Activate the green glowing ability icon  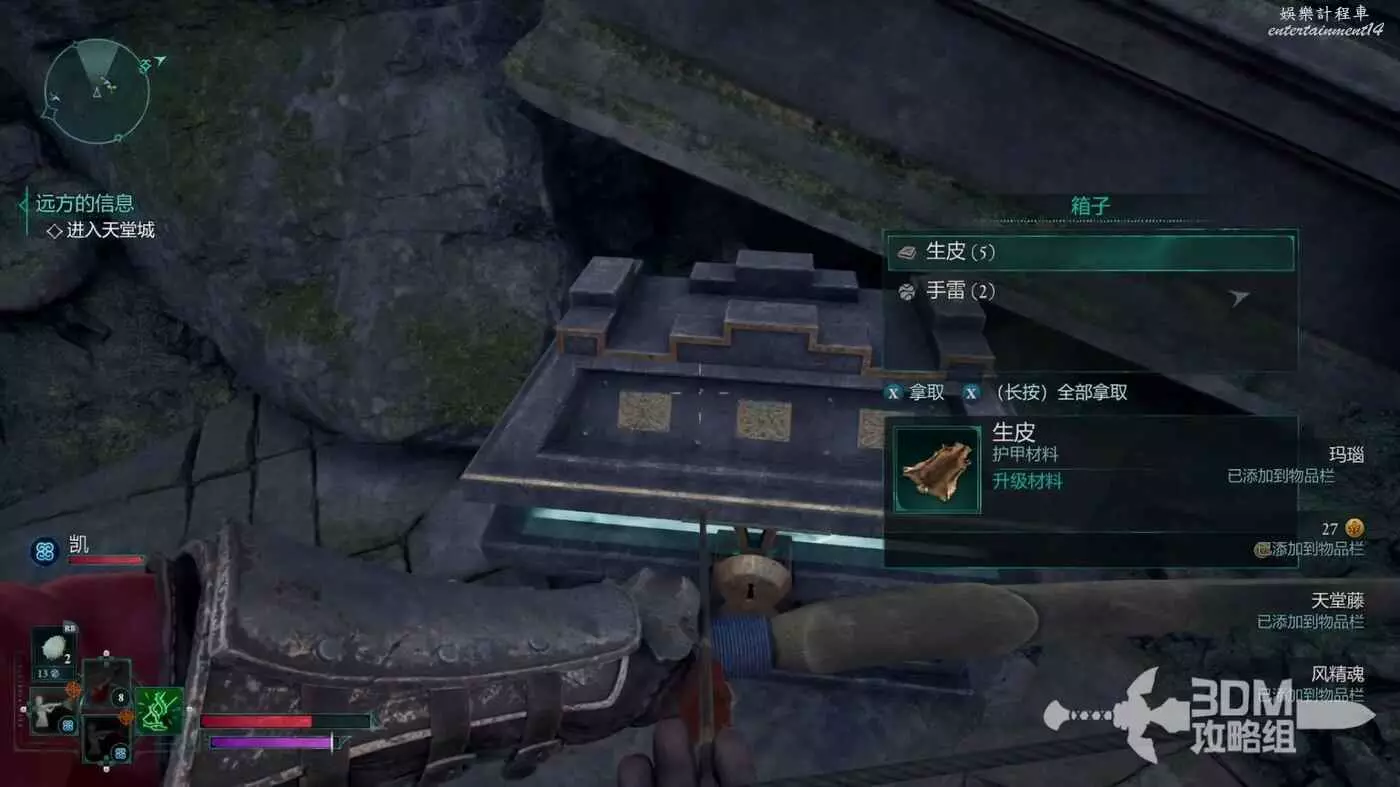pyautogui.click(x=158, y=711)
